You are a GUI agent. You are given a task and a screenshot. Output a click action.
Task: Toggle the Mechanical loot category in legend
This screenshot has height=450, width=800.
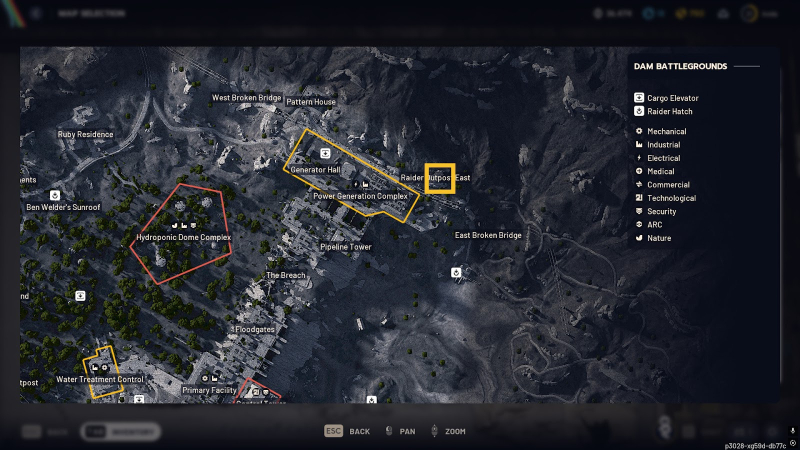pos(666,131)
